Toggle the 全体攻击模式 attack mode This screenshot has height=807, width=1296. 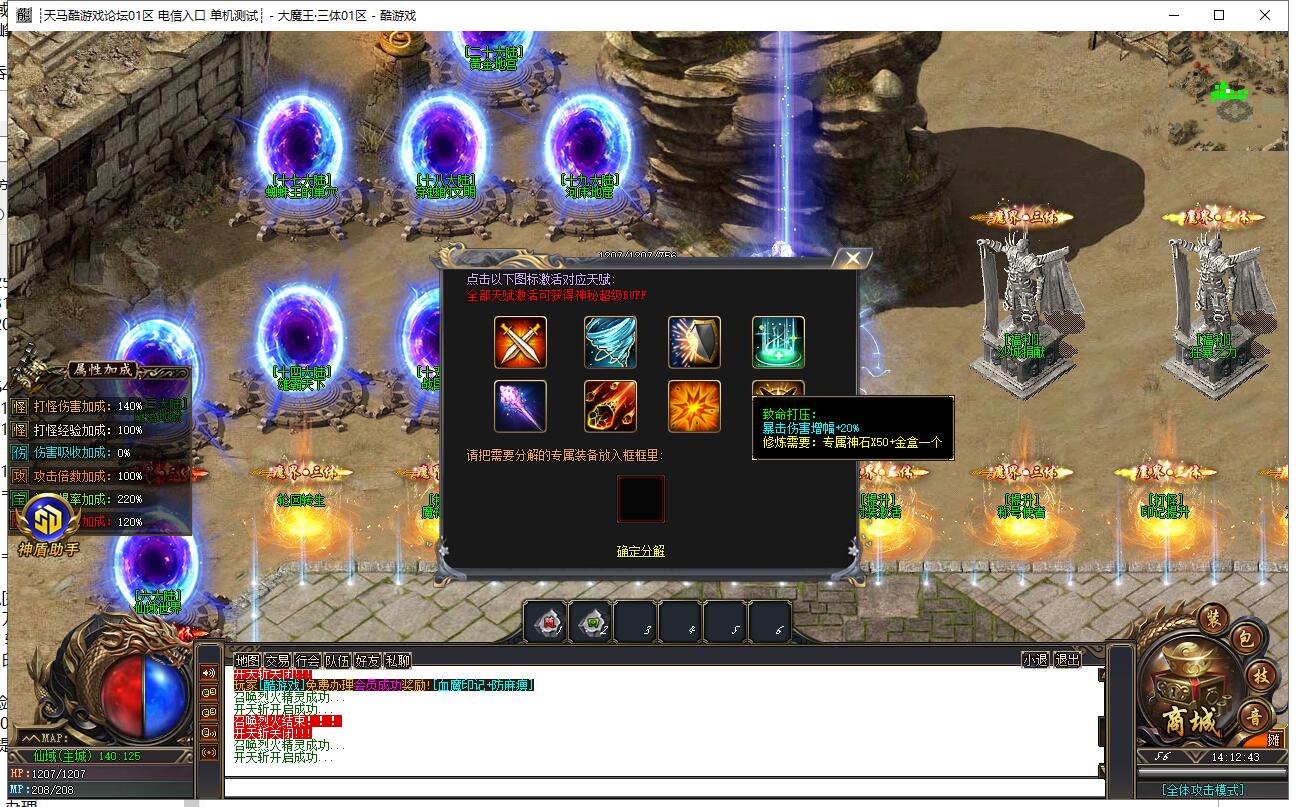coord(1203,790)
